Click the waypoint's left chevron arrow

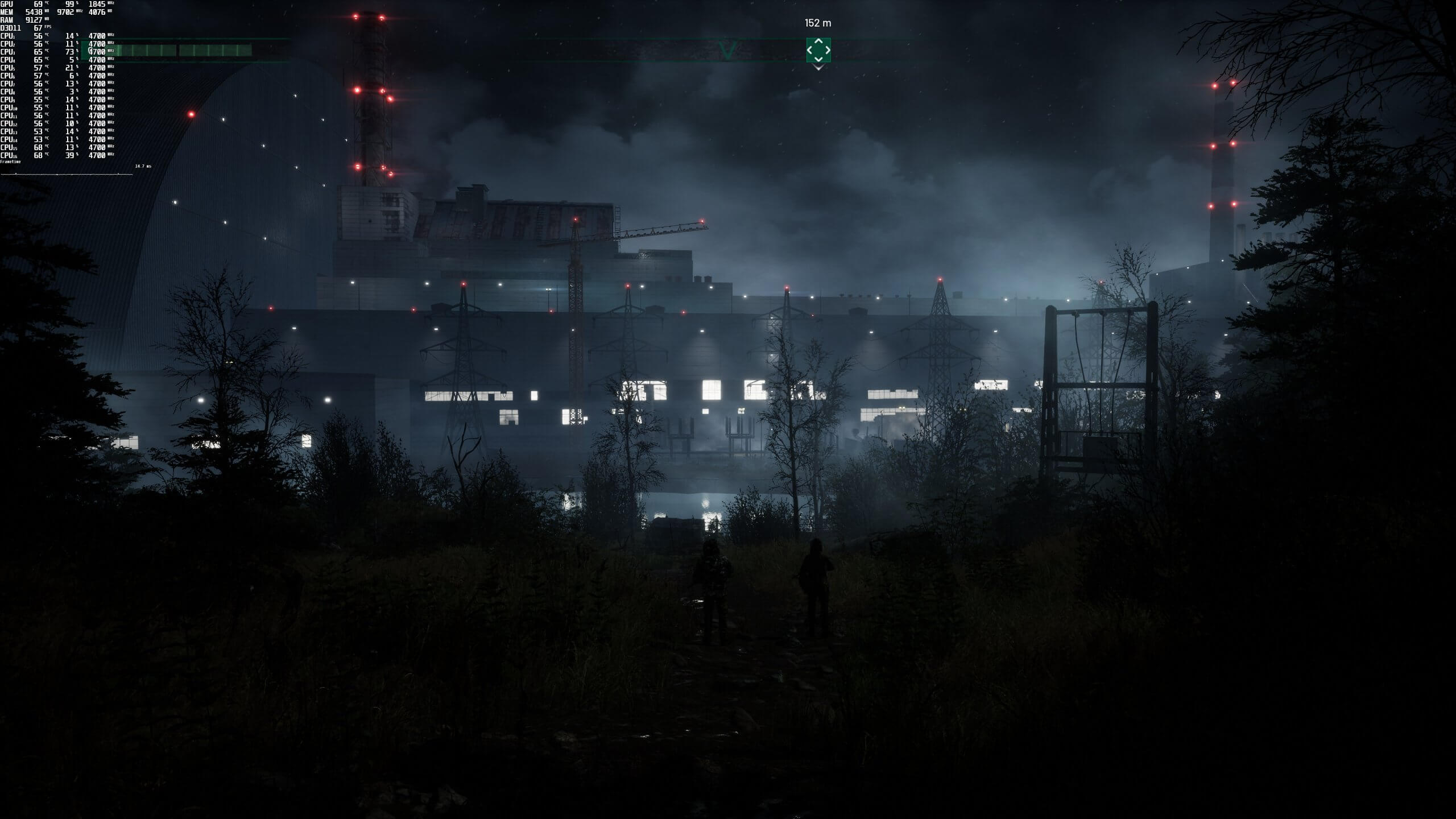pos(810,50)
